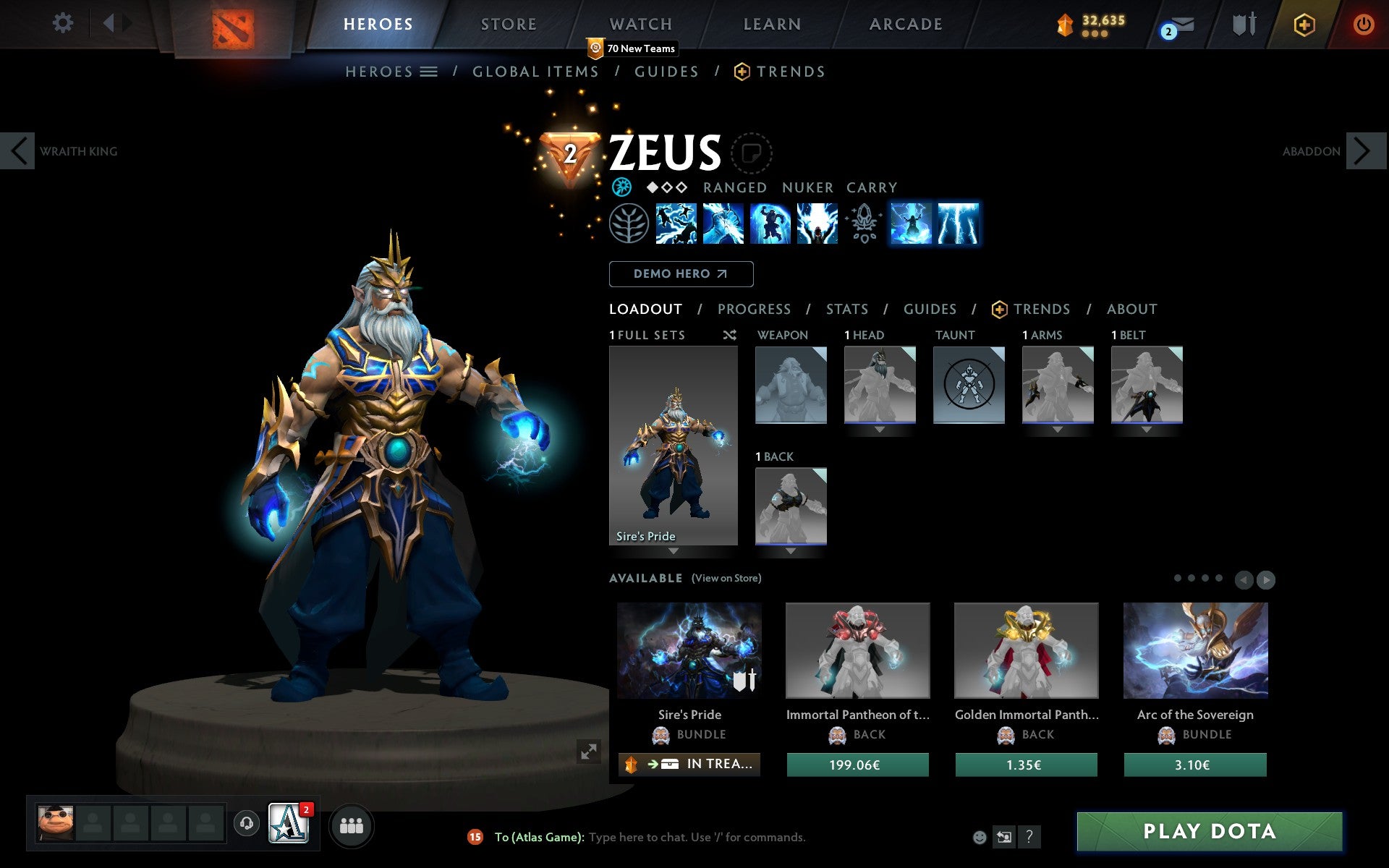The width and height of the screenshot is (1389, 868).
Task: Toggle the shuffle icon next to Full Sets
Action: [x=729, y=335]
